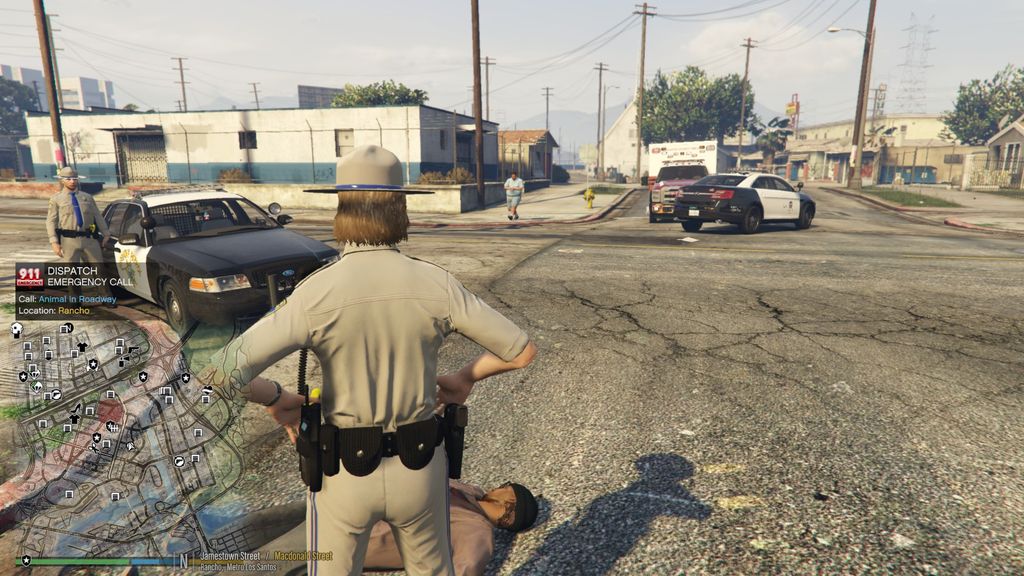Click the 911 Emergency icon
Image resolution: width=1024 pixels, height=576 pixels.
coord(31,276)
